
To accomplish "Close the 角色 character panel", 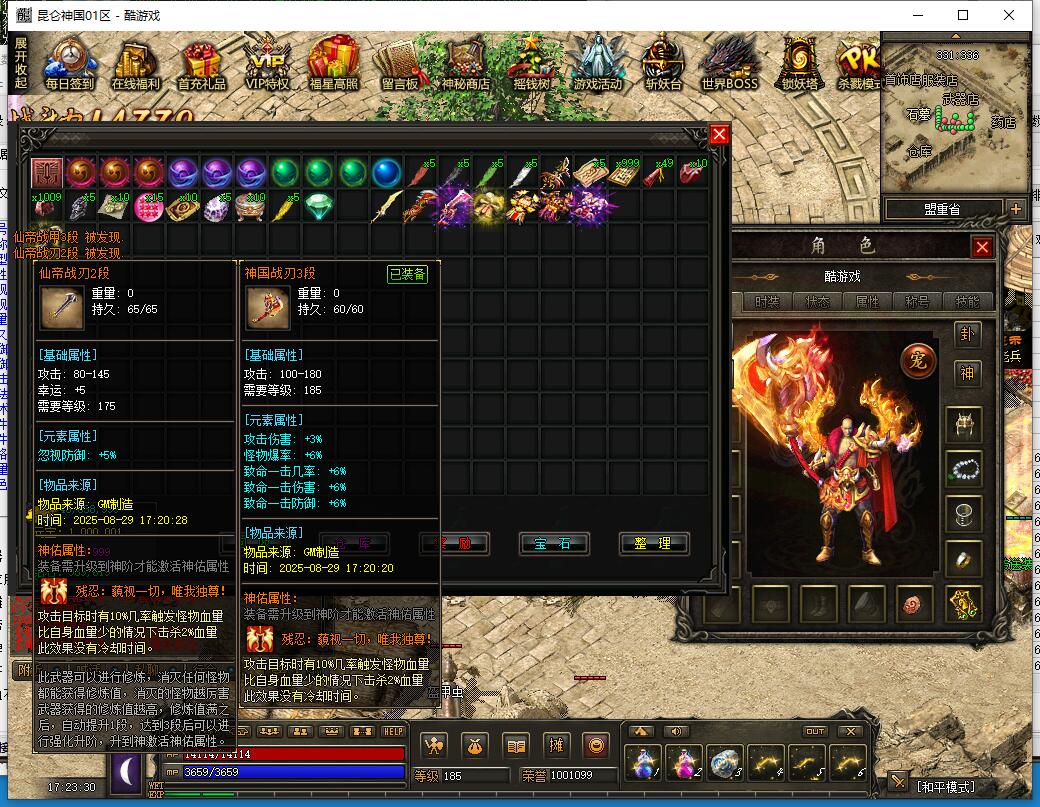I will point(983,247).
